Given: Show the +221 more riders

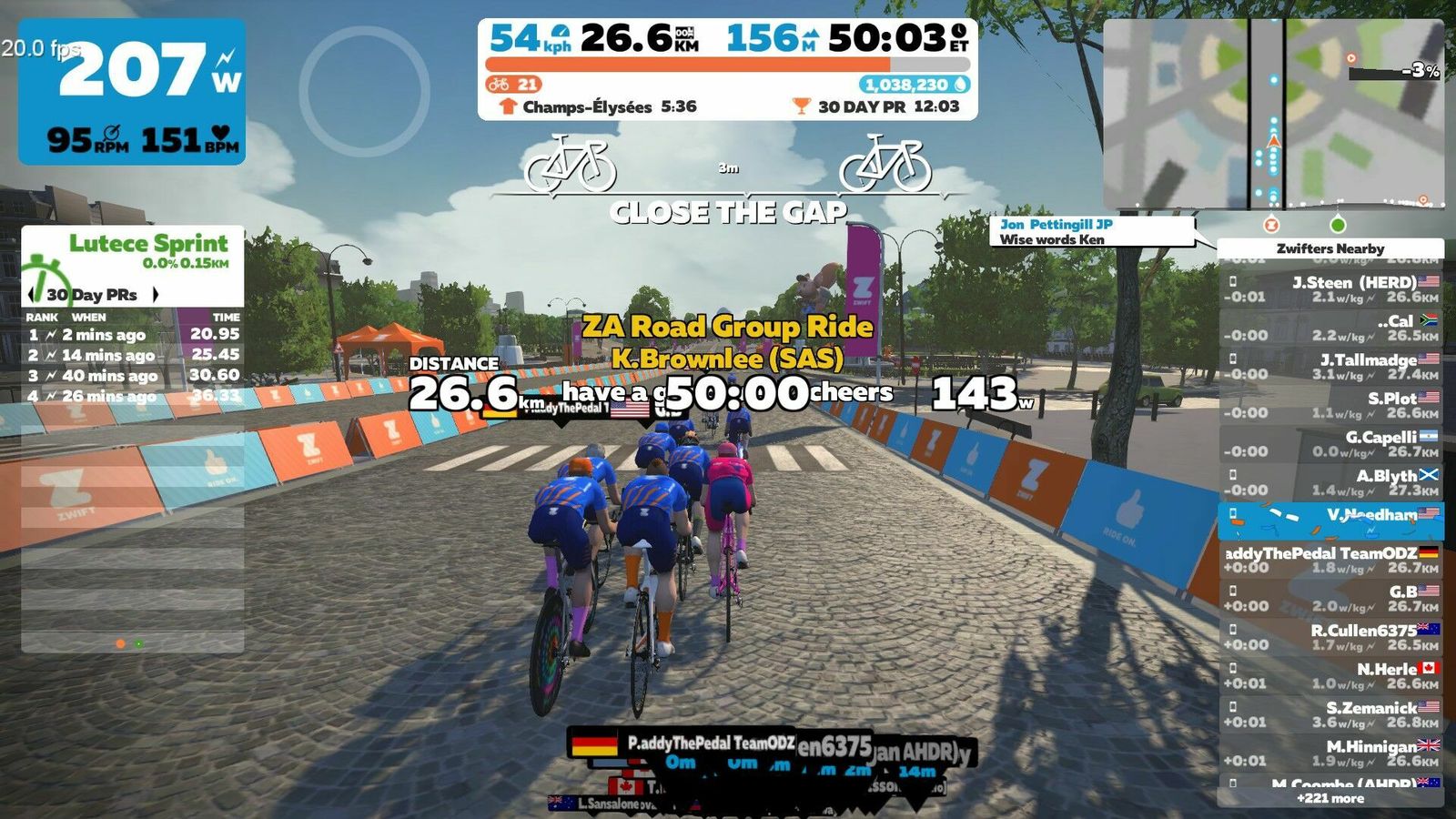Looking at the screenshot, I should tap(1330, 798).
